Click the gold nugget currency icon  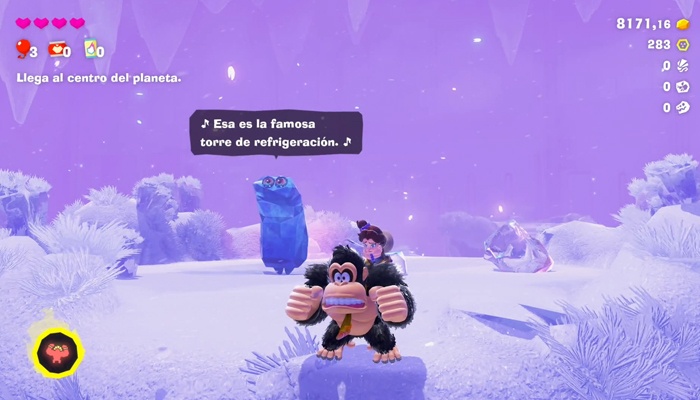point(683,23)
